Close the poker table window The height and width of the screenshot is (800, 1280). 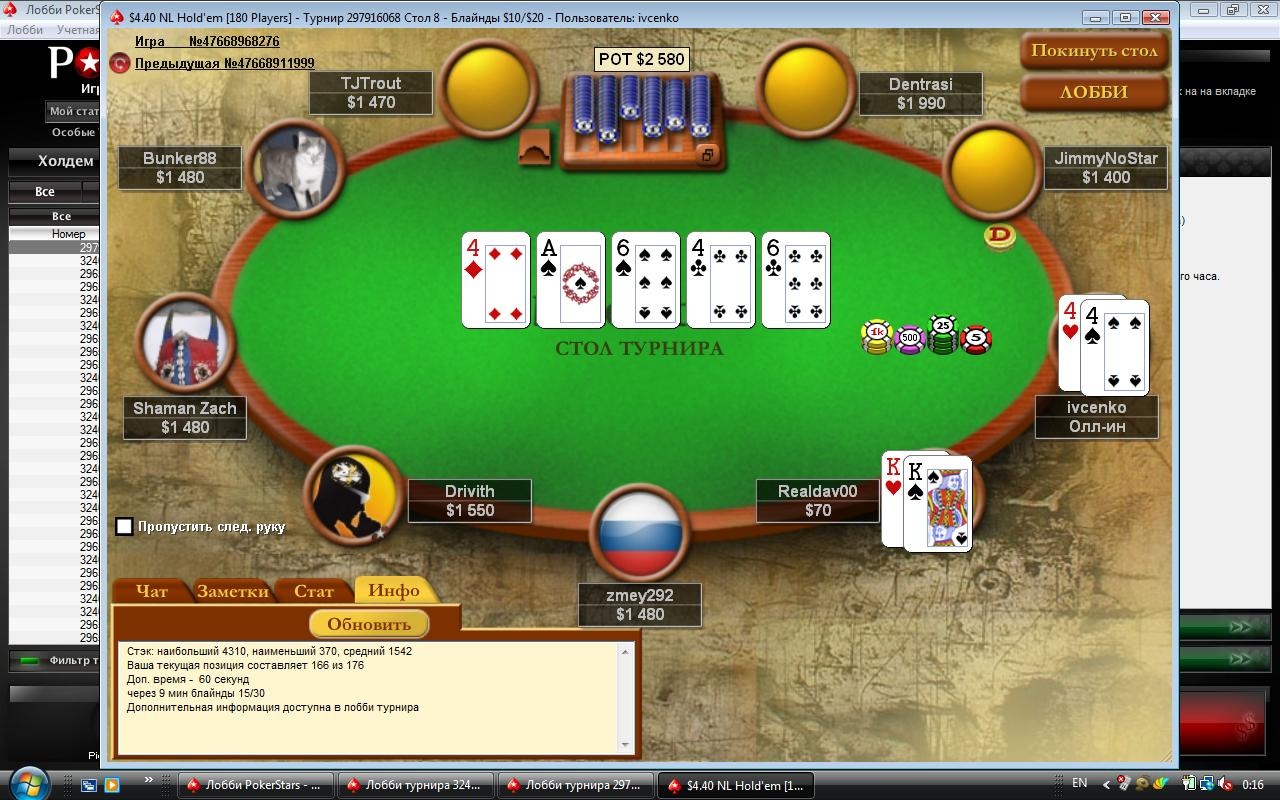(x=1157, y=18)
